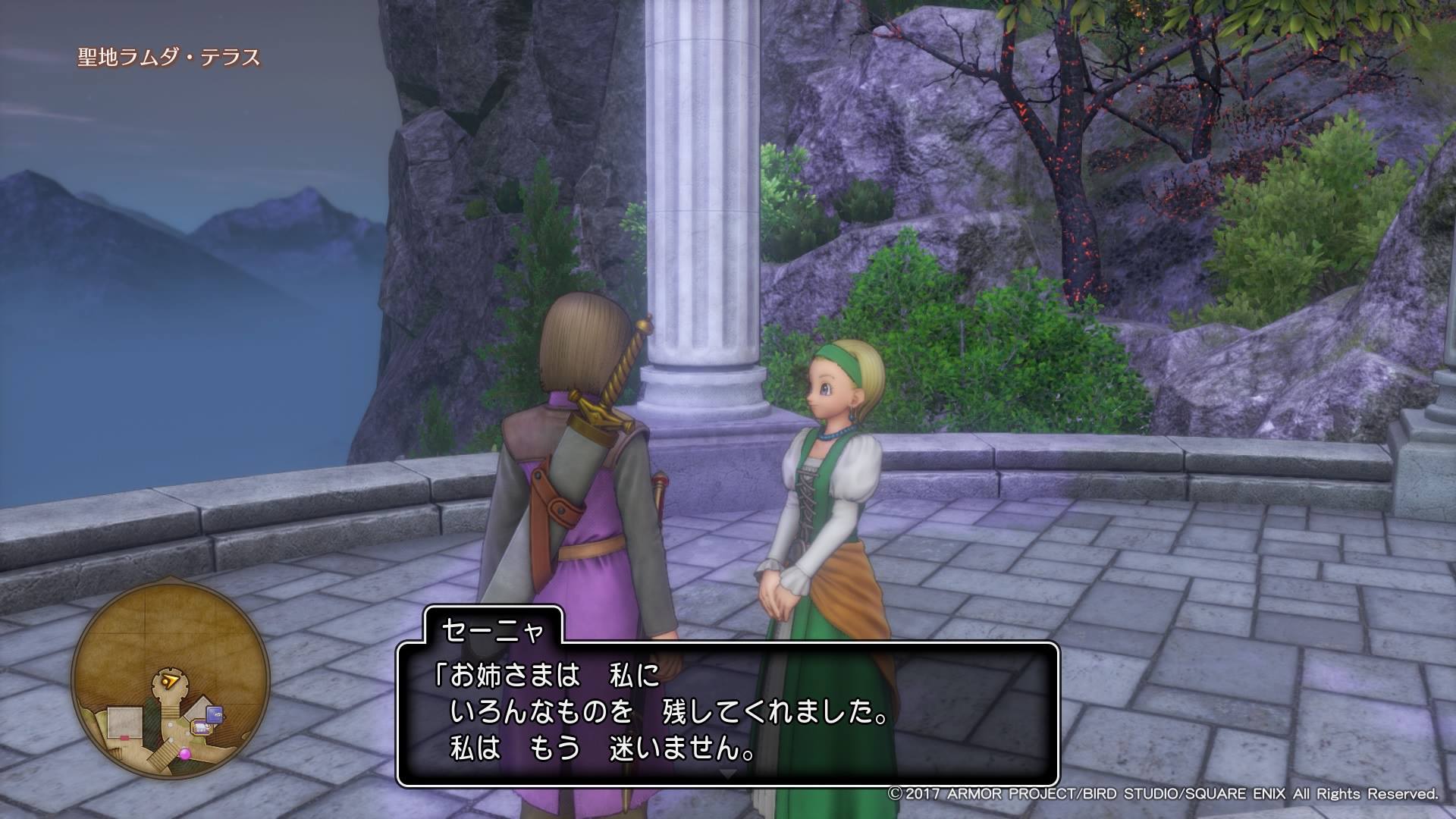
Task: Click the purple gold-framed marker on minimap
Action: click(x=202, y=727)
